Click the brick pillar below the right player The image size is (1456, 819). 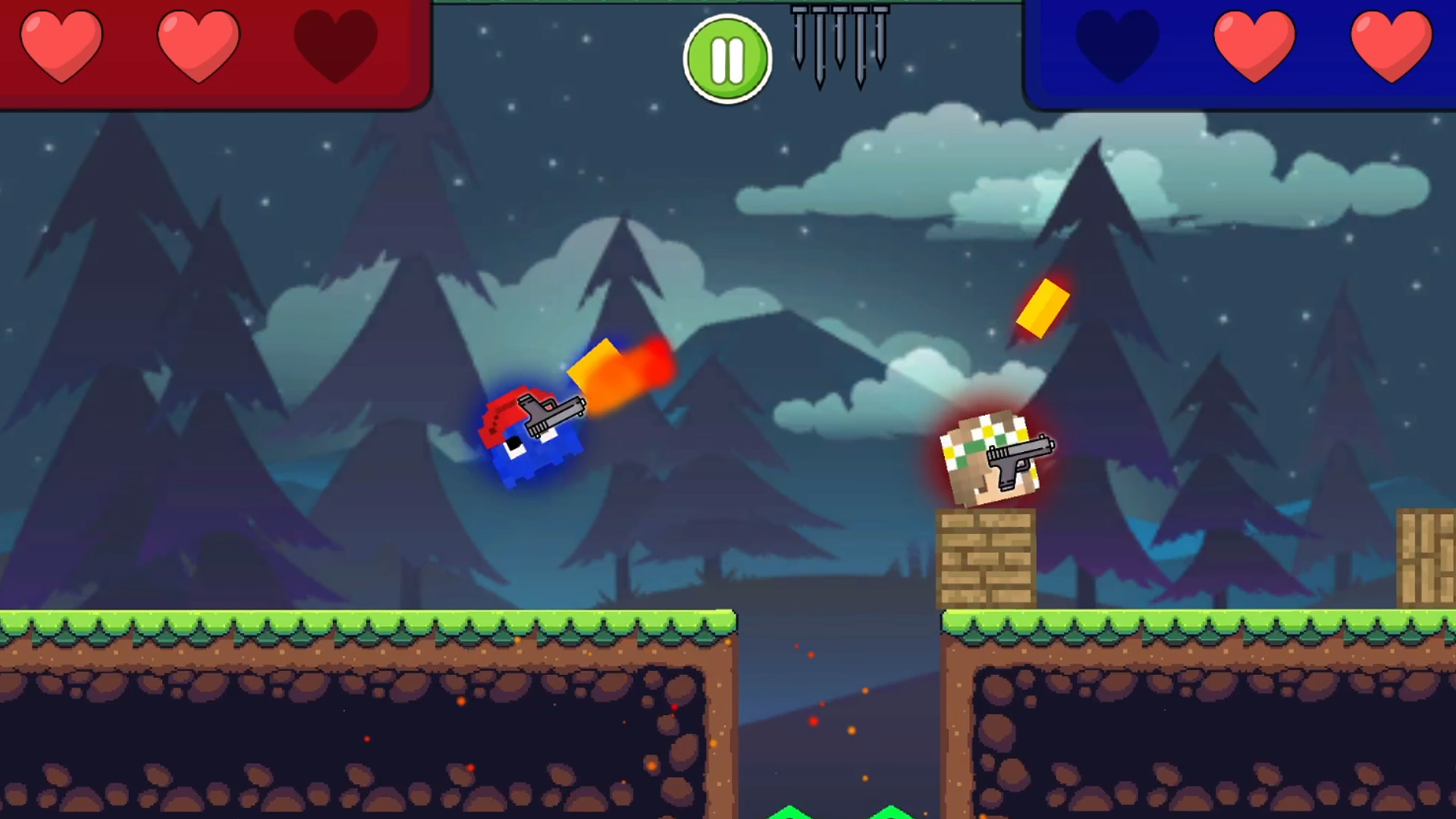(986, 557)
